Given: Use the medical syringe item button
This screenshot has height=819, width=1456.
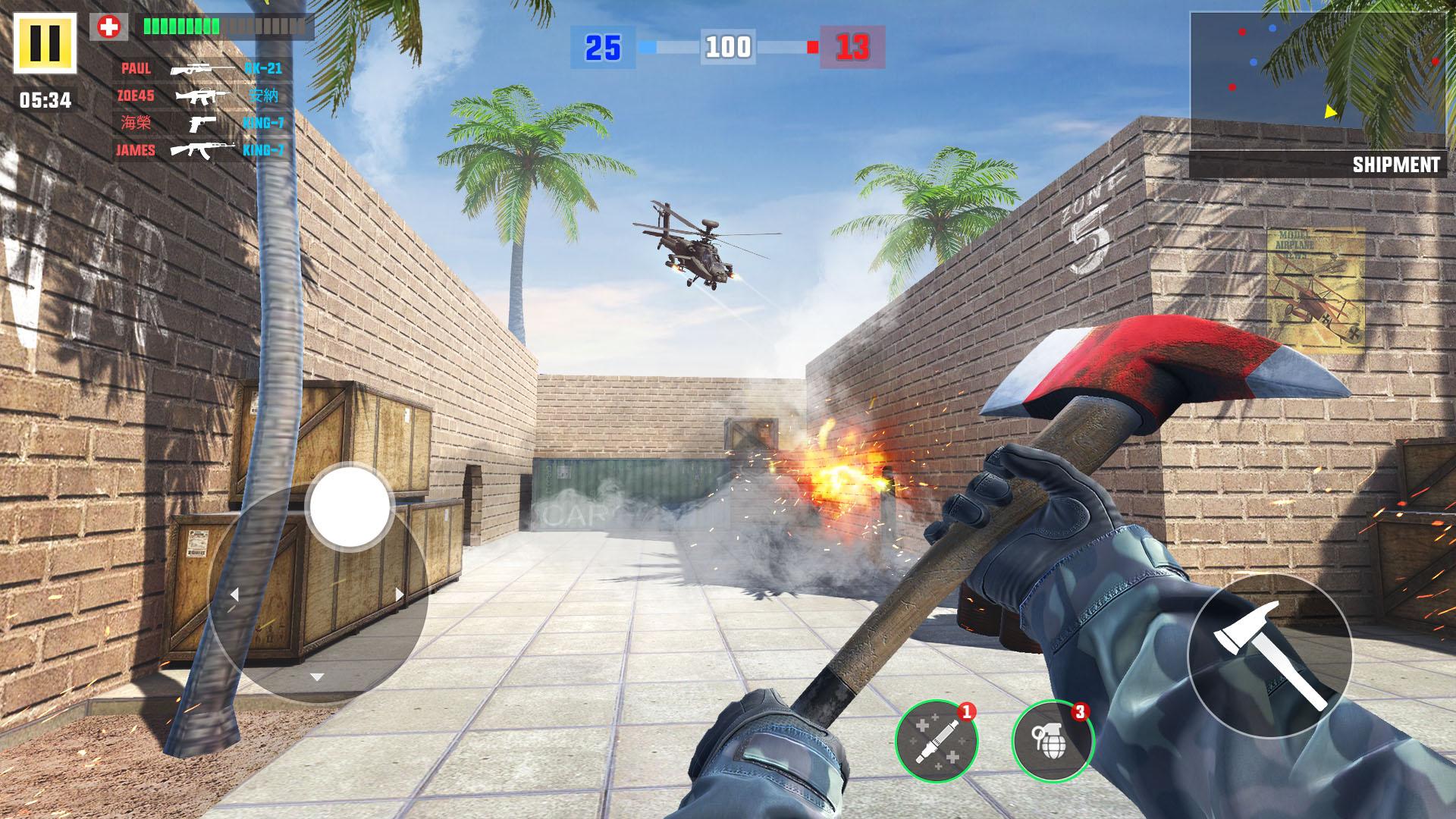Looking at the screenshot, I should [x=937, y=741].
